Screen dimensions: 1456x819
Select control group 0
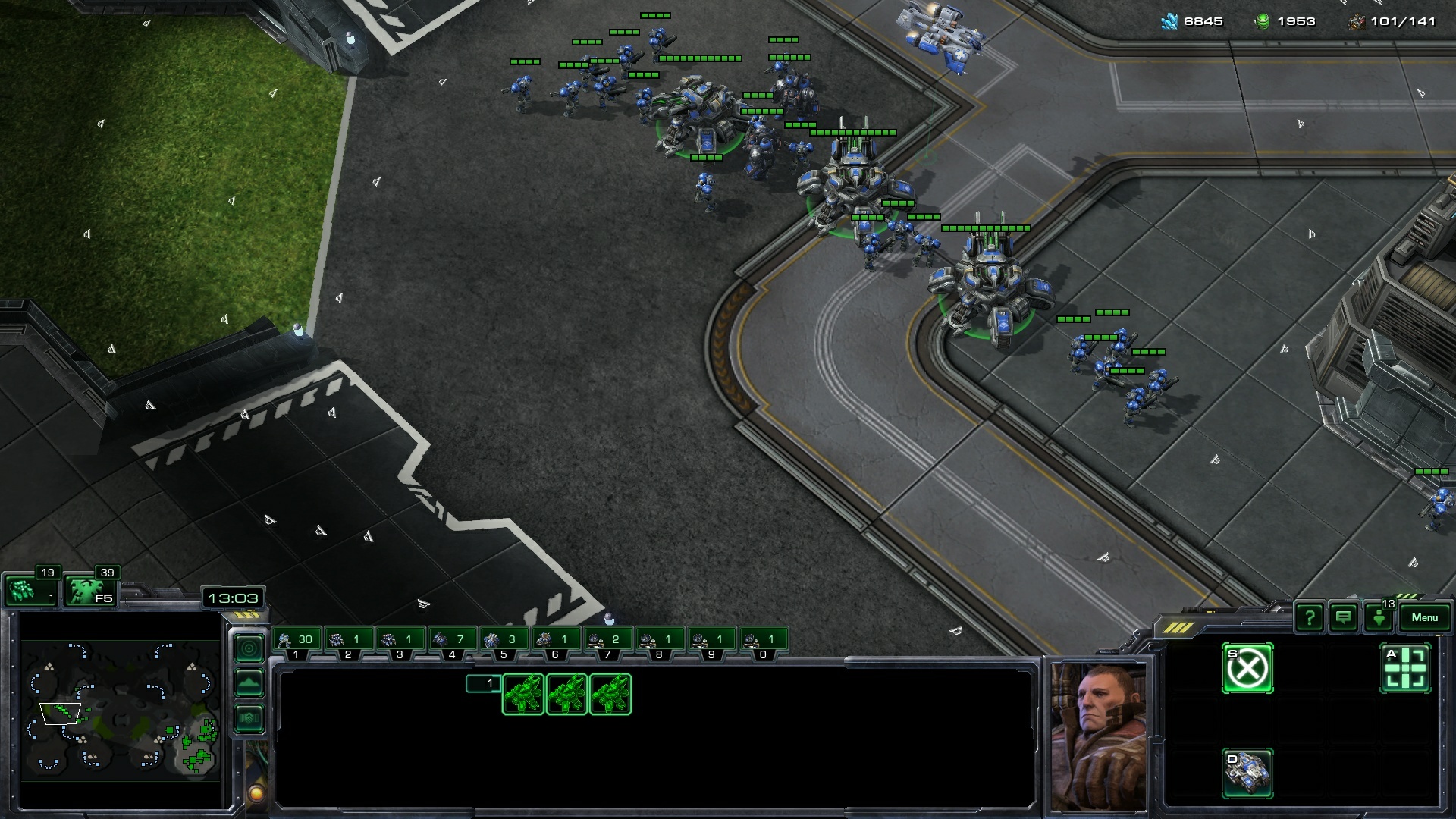point(763,642)
